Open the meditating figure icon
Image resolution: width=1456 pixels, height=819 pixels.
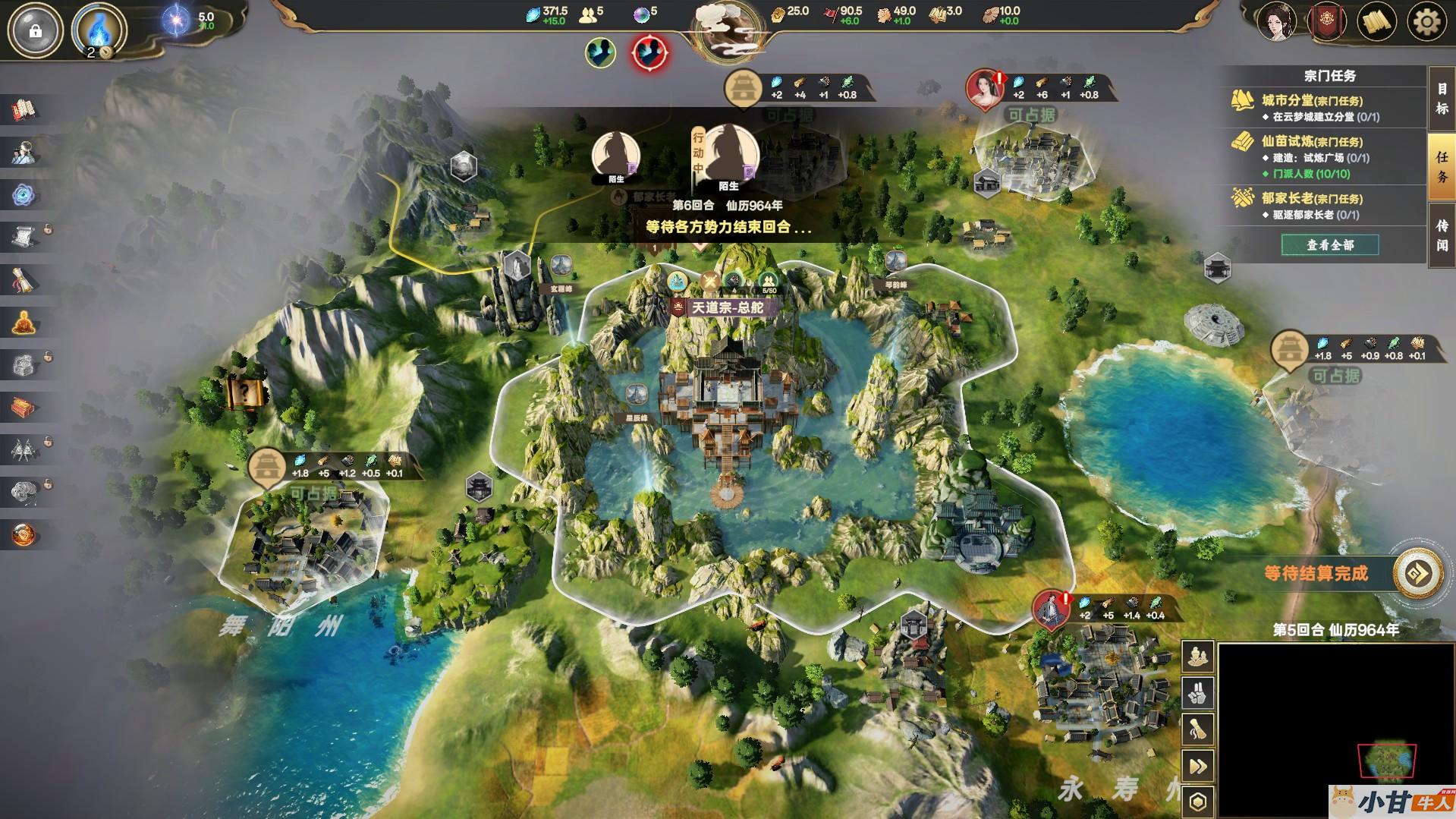(24, 323)
